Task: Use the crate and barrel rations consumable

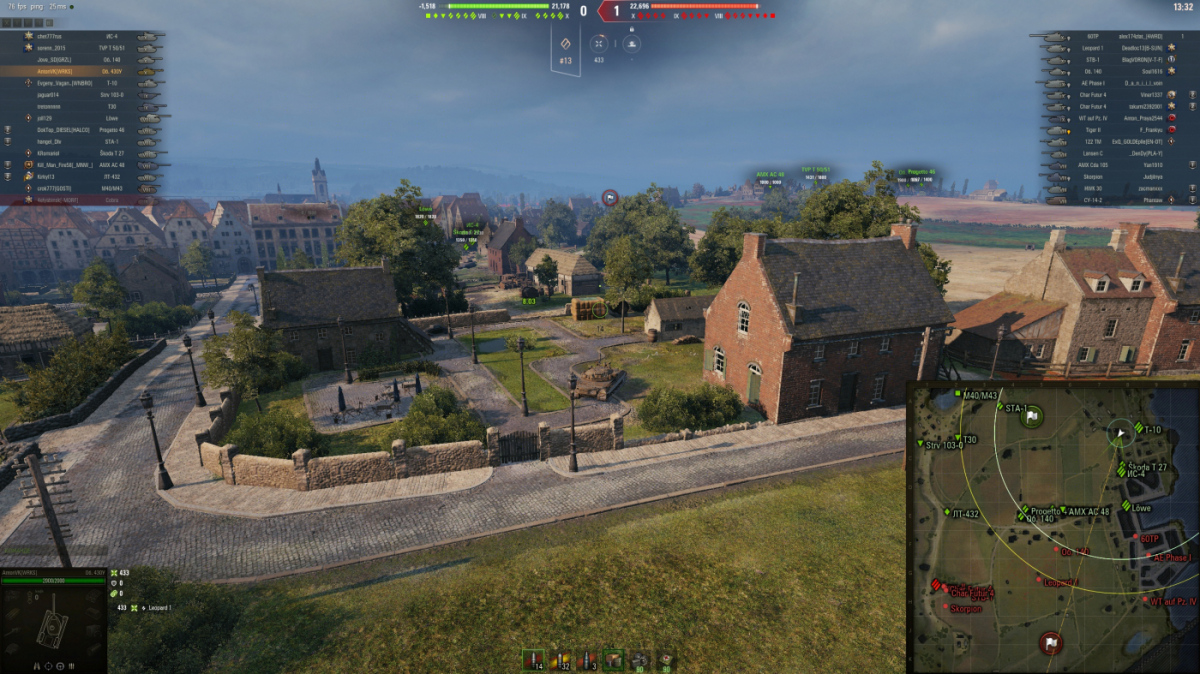Action: click(x=613, y=660)
